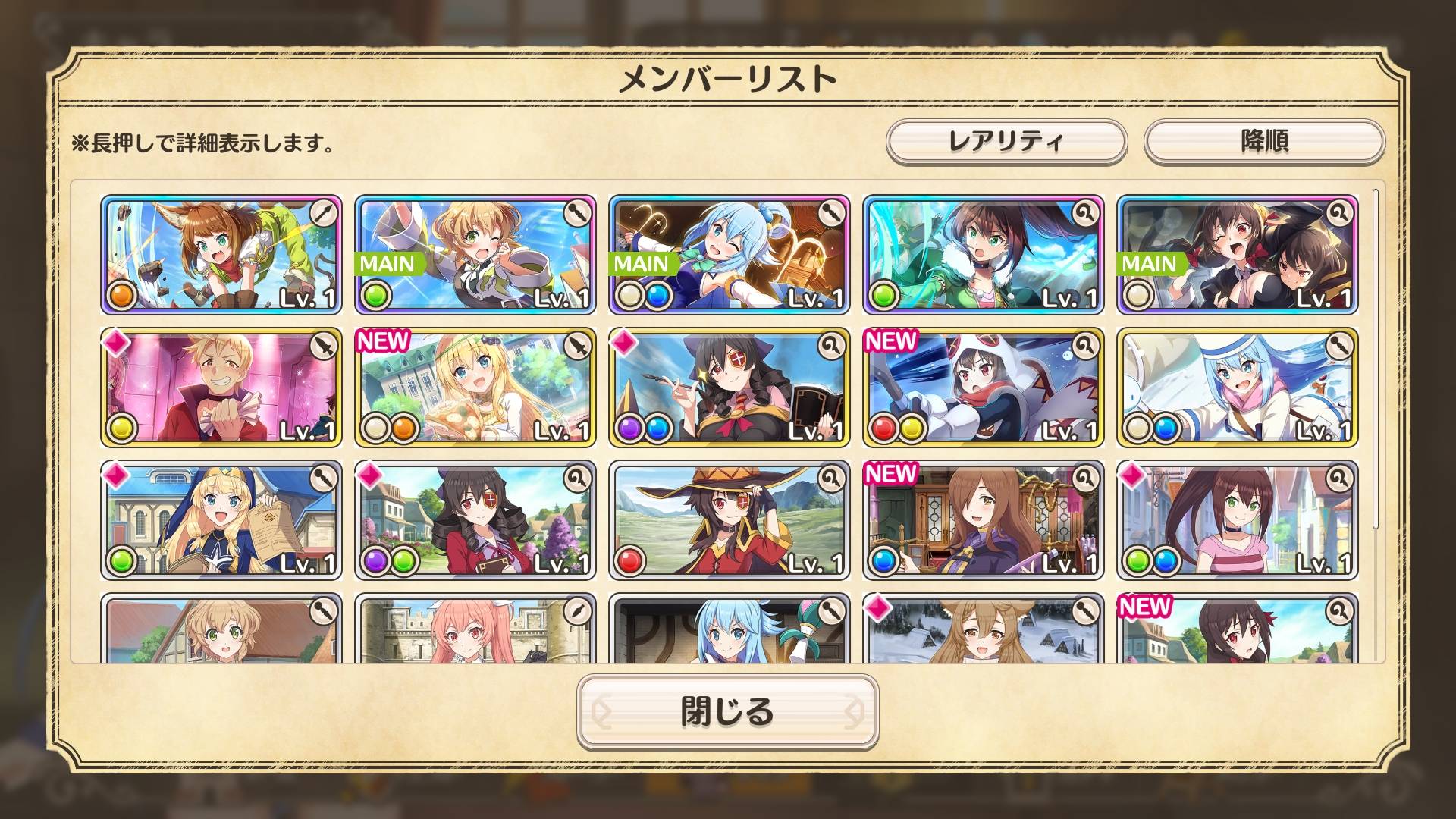Select the MAIN card showing two dark-haired girls

(1237, 254)
